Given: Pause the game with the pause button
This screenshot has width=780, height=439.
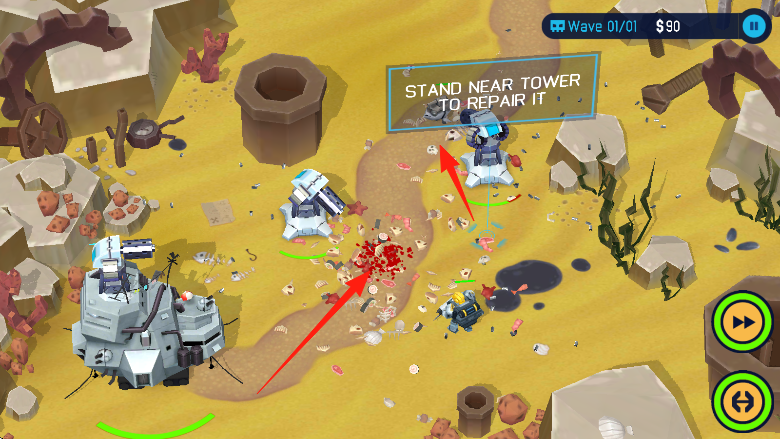Looking at the screenshot, I should click(752, 26).
